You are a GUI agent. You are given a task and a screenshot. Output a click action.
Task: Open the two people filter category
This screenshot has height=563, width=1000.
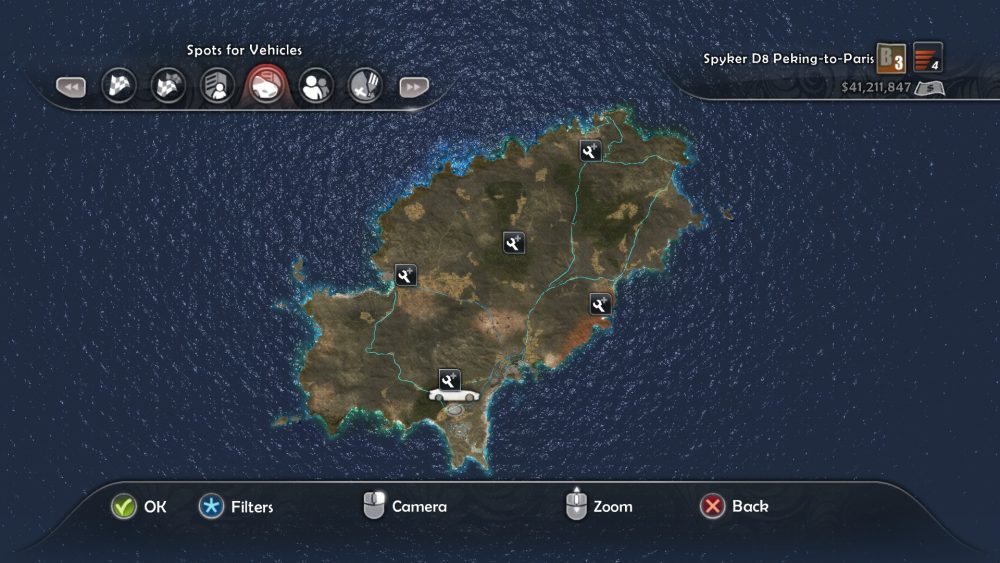(x=316, y=86)
